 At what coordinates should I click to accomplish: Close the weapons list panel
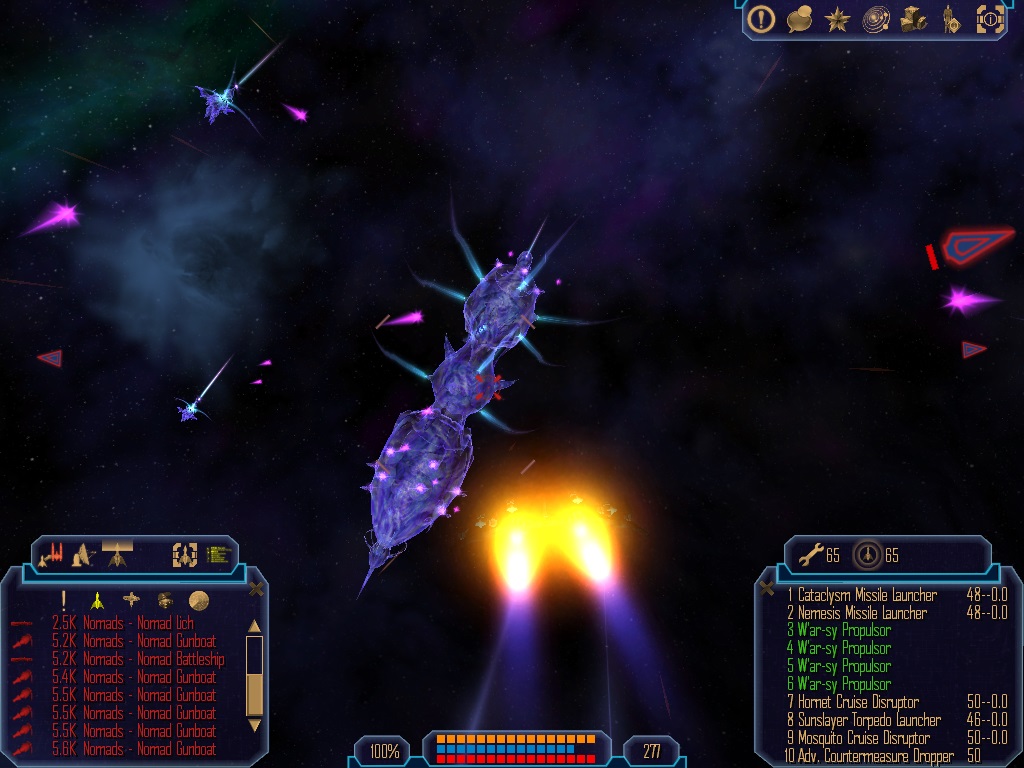click(x=767, y=589)
